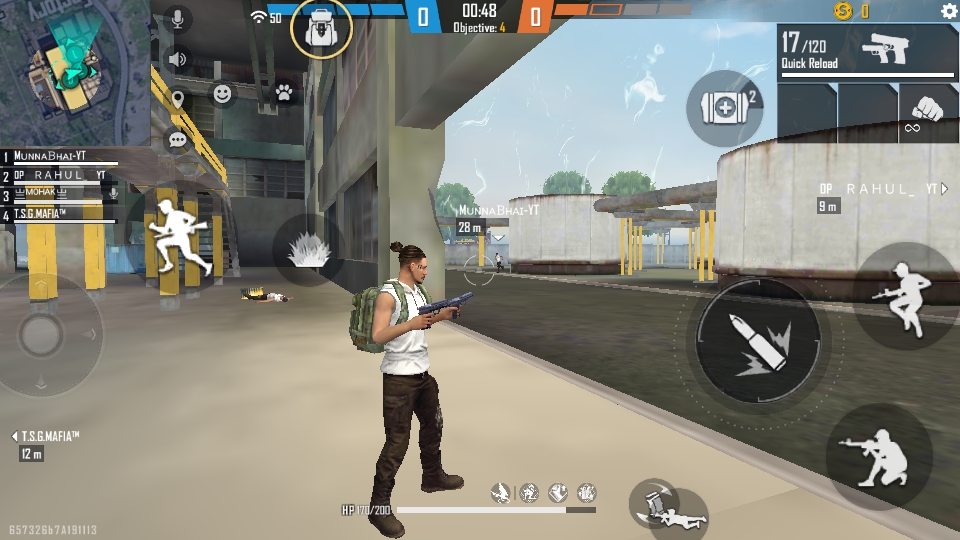Tap the crouch button

tap(878, 457)
